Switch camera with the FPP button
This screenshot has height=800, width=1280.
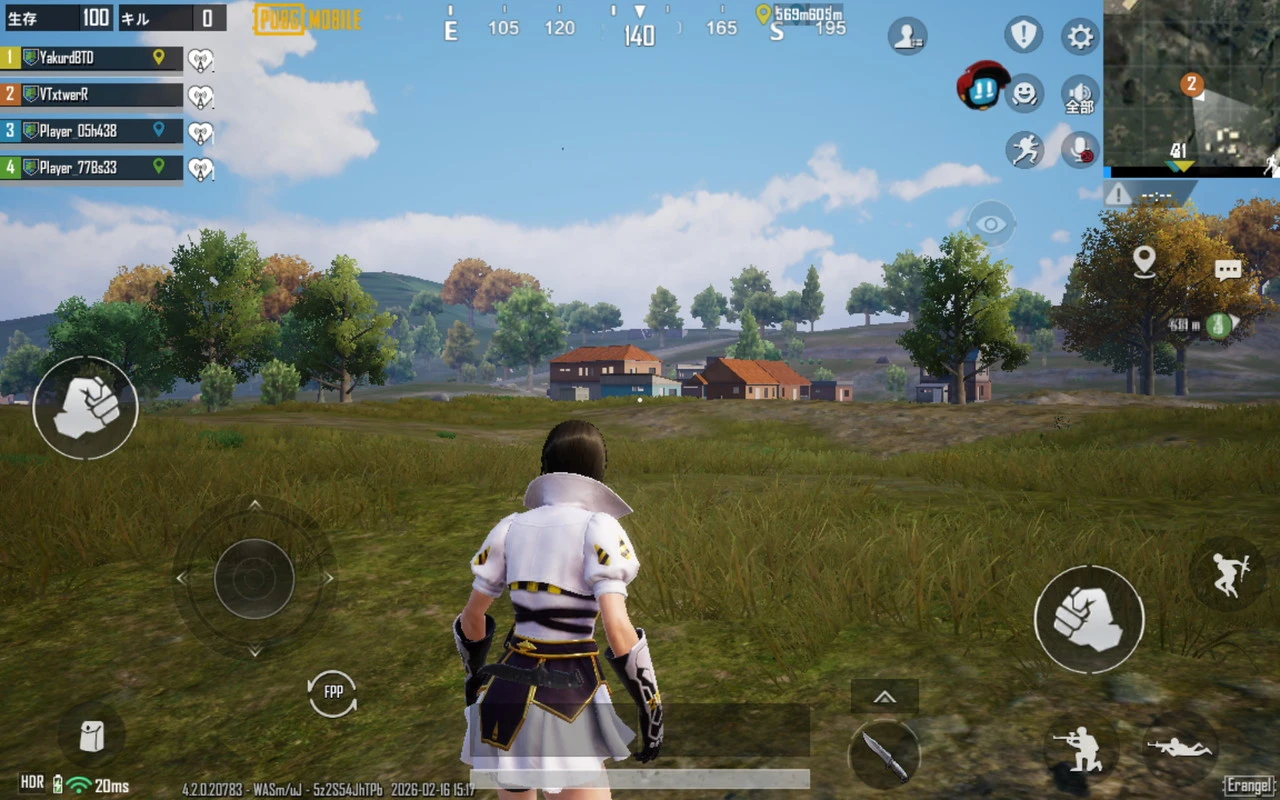click(333, 693)
